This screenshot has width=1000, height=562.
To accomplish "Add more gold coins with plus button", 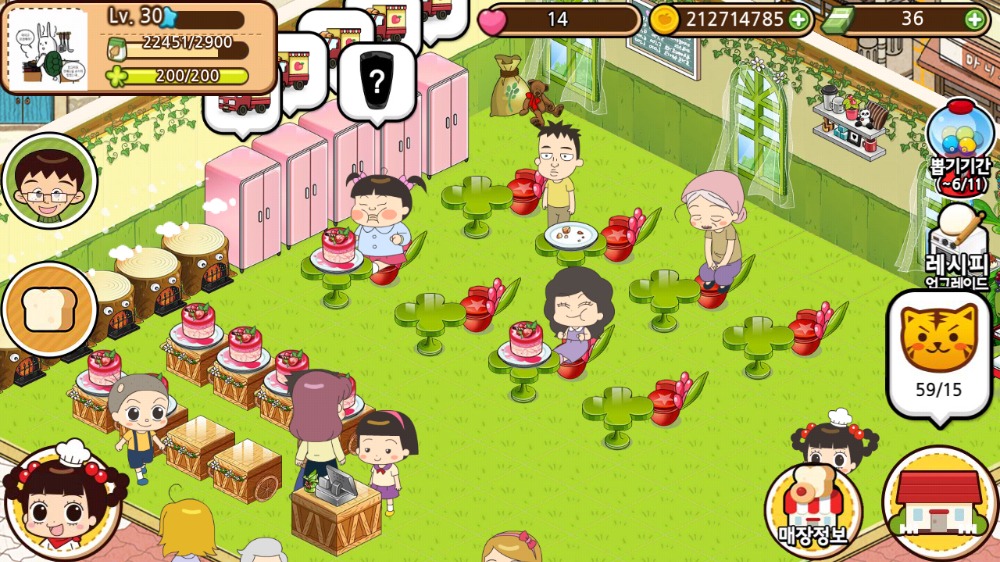I will pos(798,19).
